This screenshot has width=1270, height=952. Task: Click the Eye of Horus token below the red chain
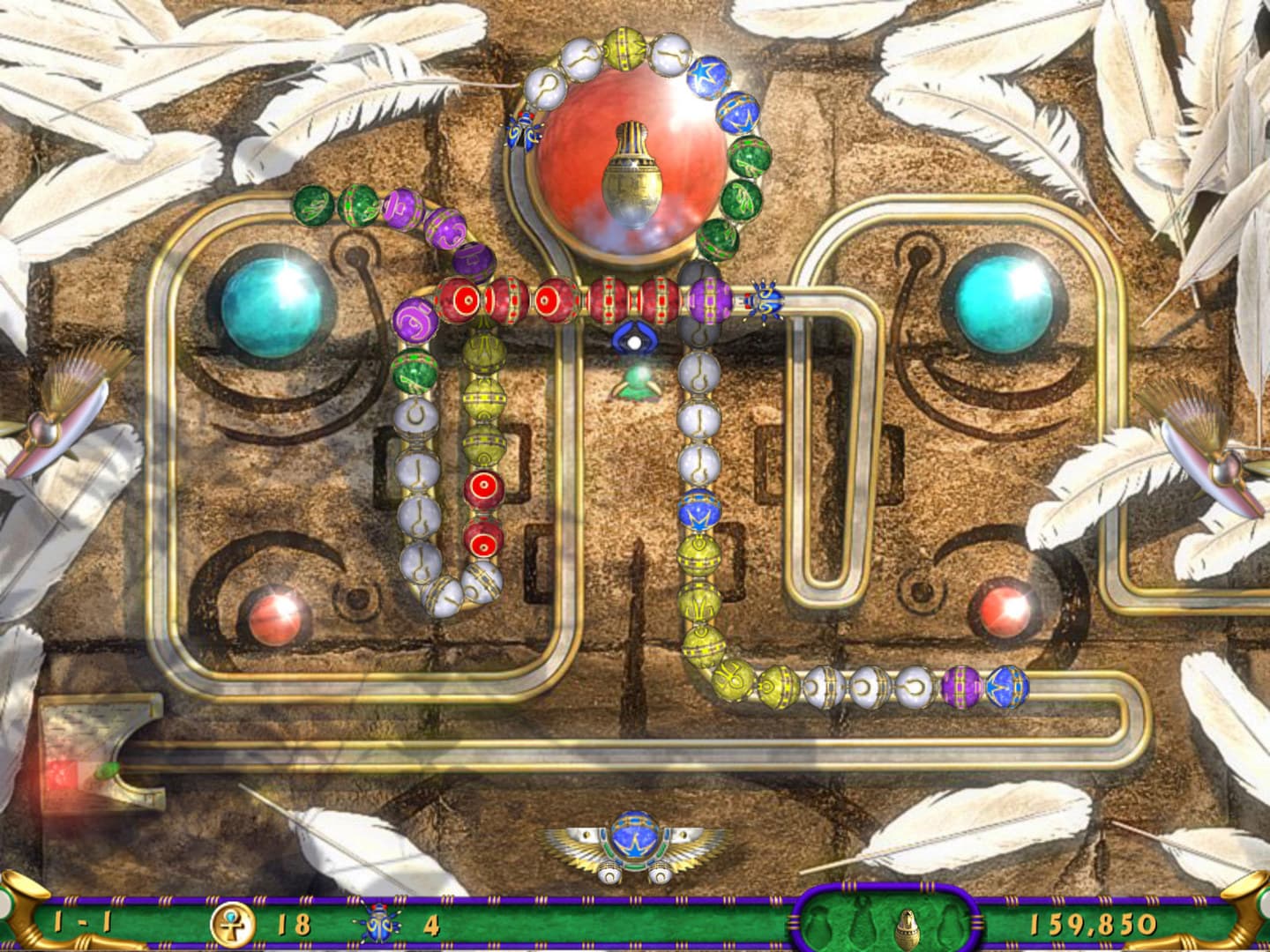point(637,338)
